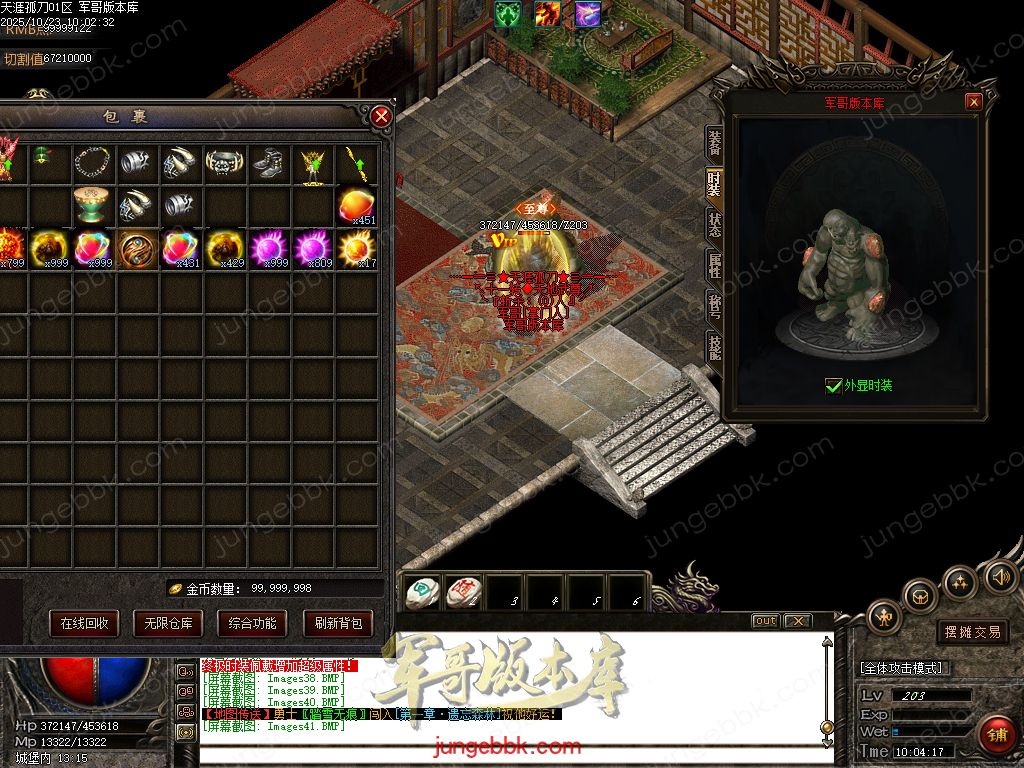Viewport: 1024px width, 768px height.
Task: Close the 包裹 inventory window
Action: point(381,117)
